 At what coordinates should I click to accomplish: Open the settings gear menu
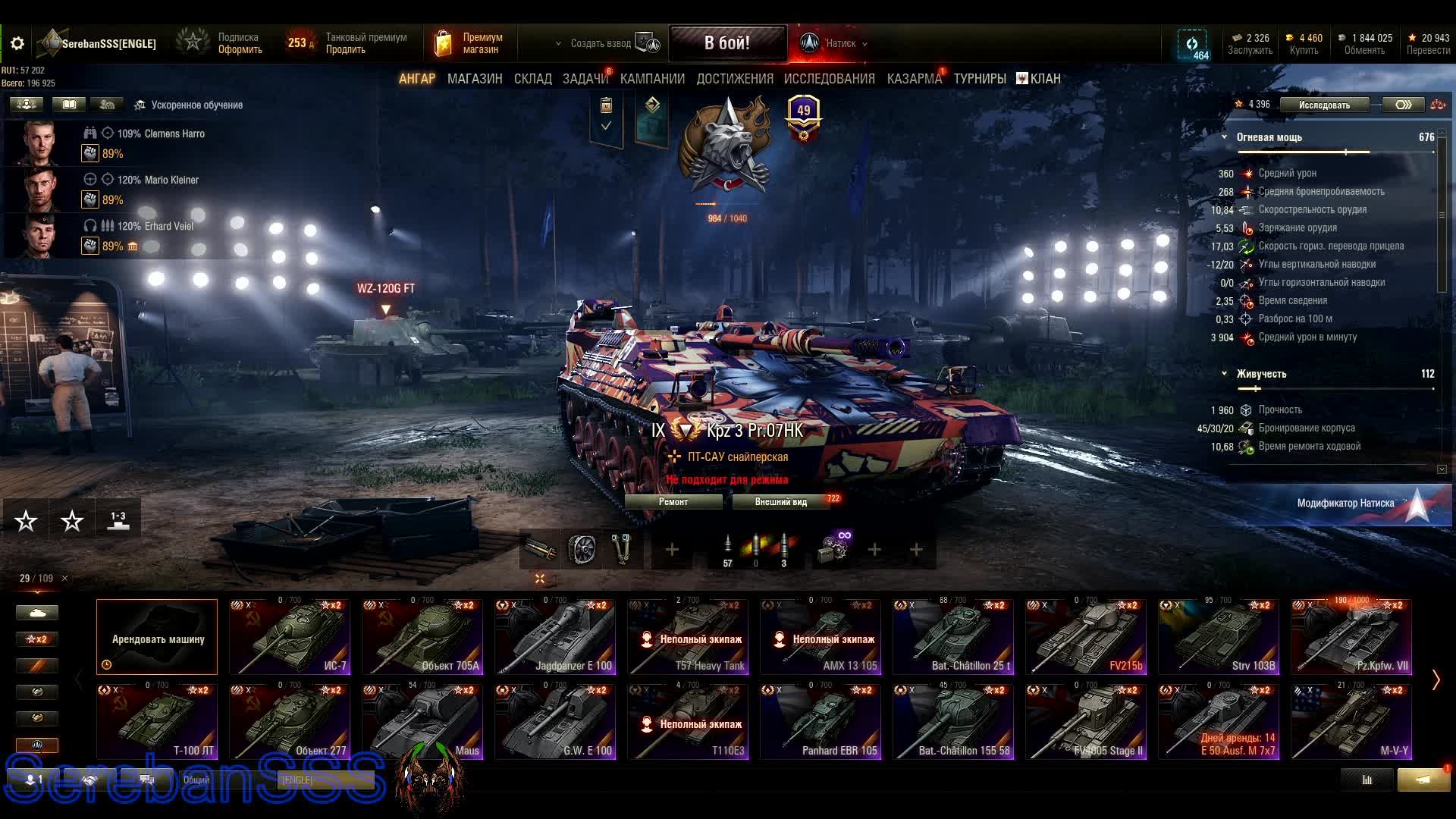point(17,44)
